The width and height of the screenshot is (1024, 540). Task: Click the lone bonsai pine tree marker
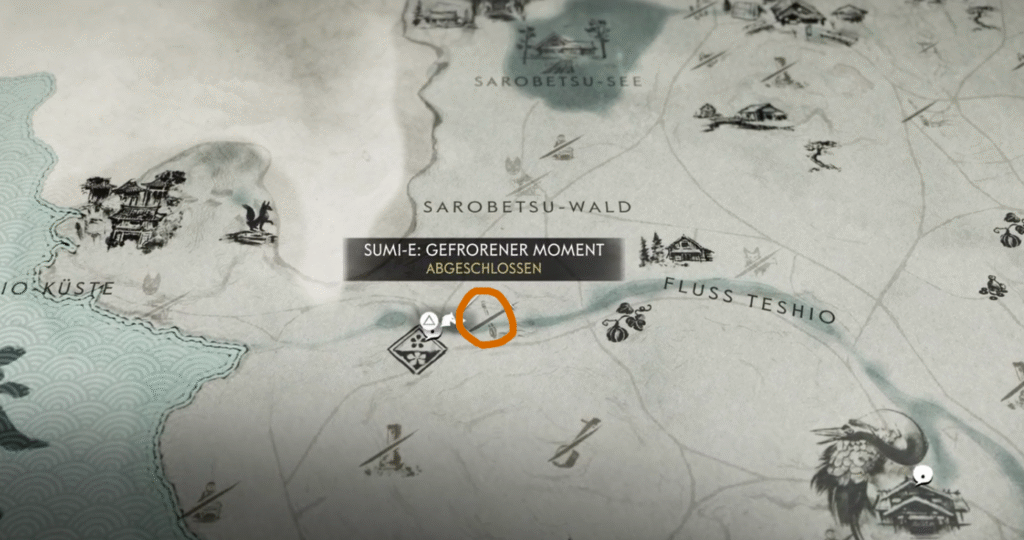[822, 153]
